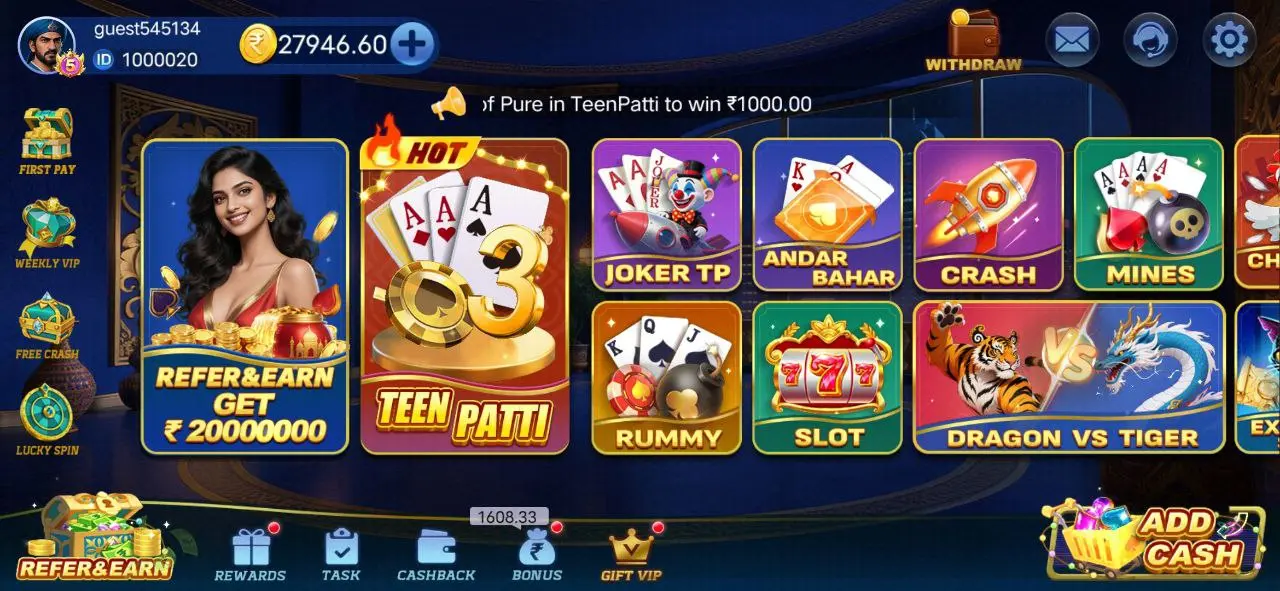Open the Mines game tile
The width and height of the screenshot is (1280, 591).
pos(1148,214)
